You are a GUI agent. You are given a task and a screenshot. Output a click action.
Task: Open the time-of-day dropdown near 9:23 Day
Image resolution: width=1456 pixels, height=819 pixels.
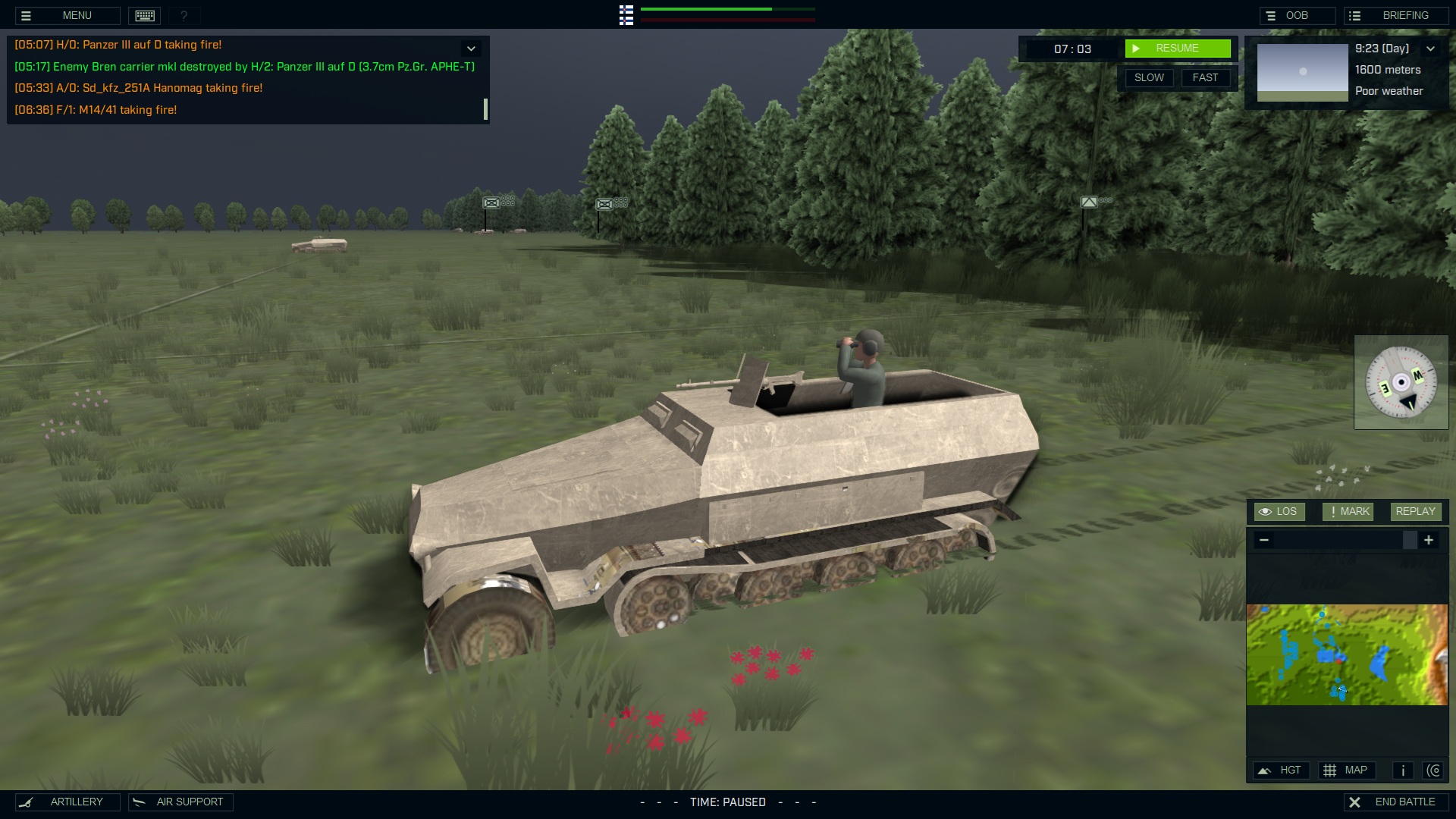coord(1432,48)
